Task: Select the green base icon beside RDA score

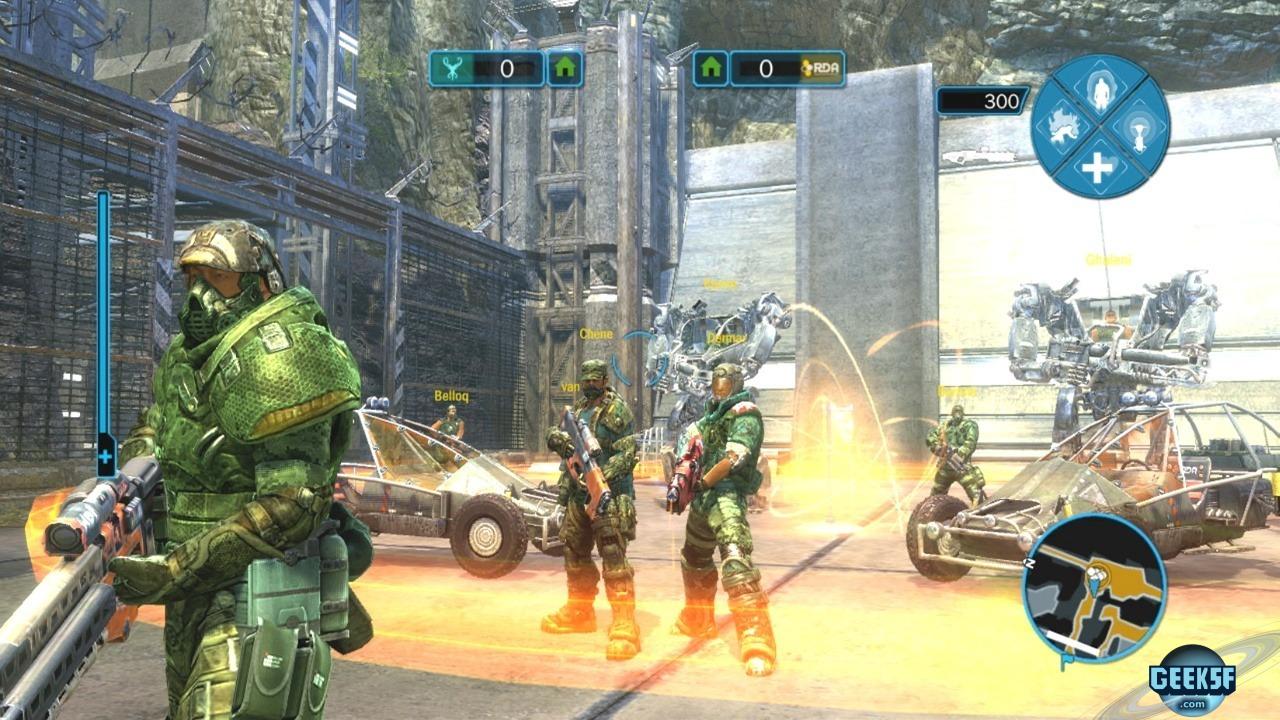Action: pyautogui.click(x=711, y=69)
